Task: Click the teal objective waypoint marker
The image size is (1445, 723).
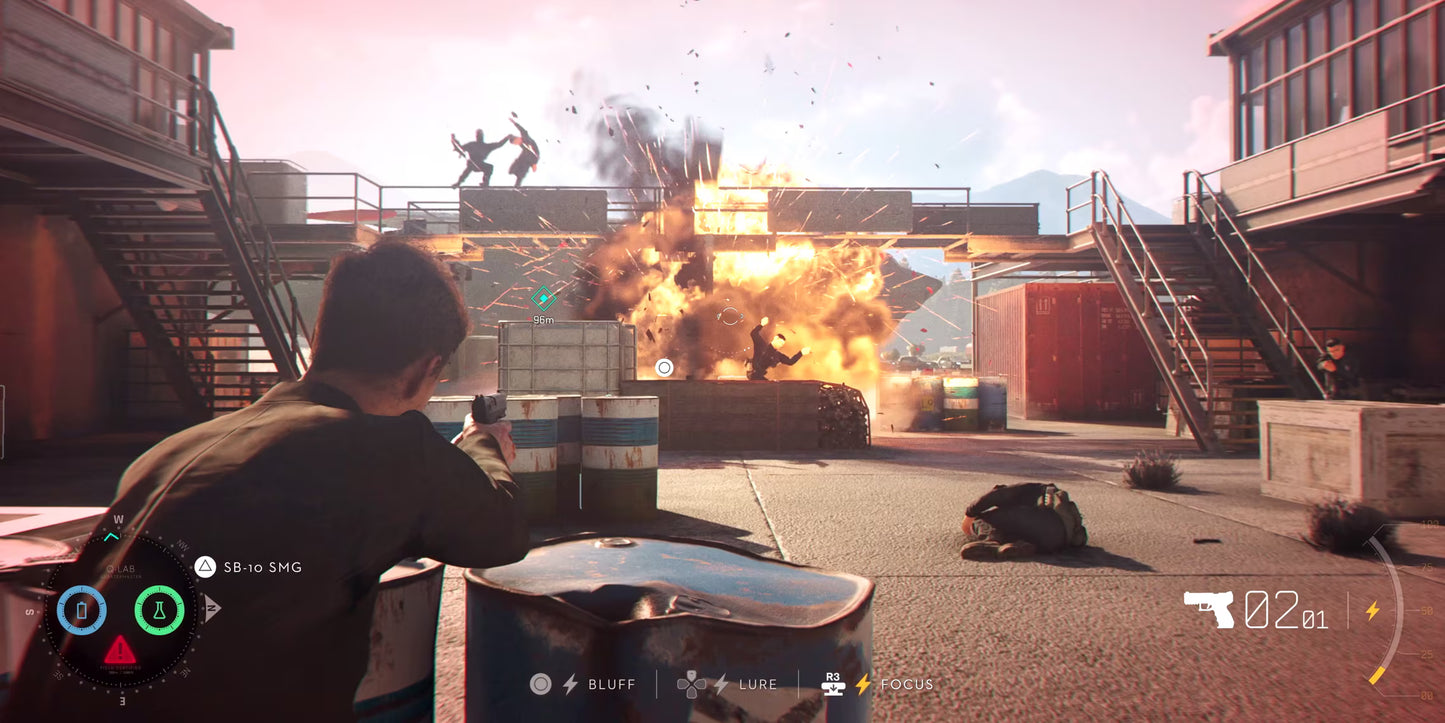Action: (543, 297)
